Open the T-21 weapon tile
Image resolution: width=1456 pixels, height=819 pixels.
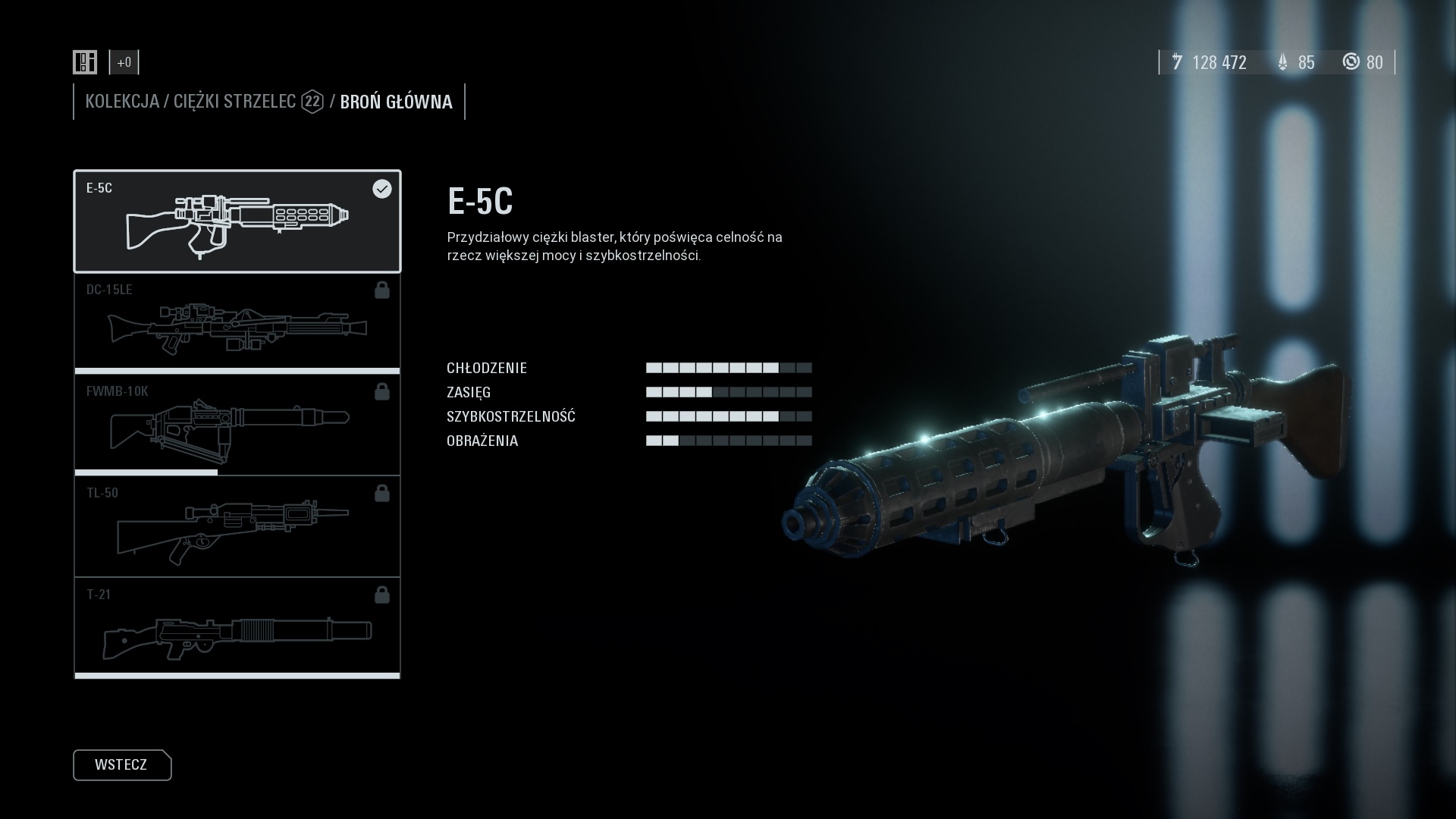click(x=237, y=627)
